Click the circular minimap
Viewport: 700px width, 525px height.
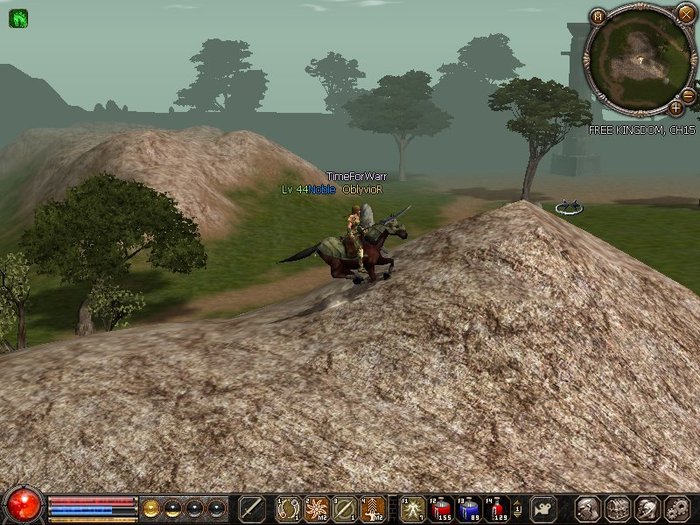[x=637, y=60]
